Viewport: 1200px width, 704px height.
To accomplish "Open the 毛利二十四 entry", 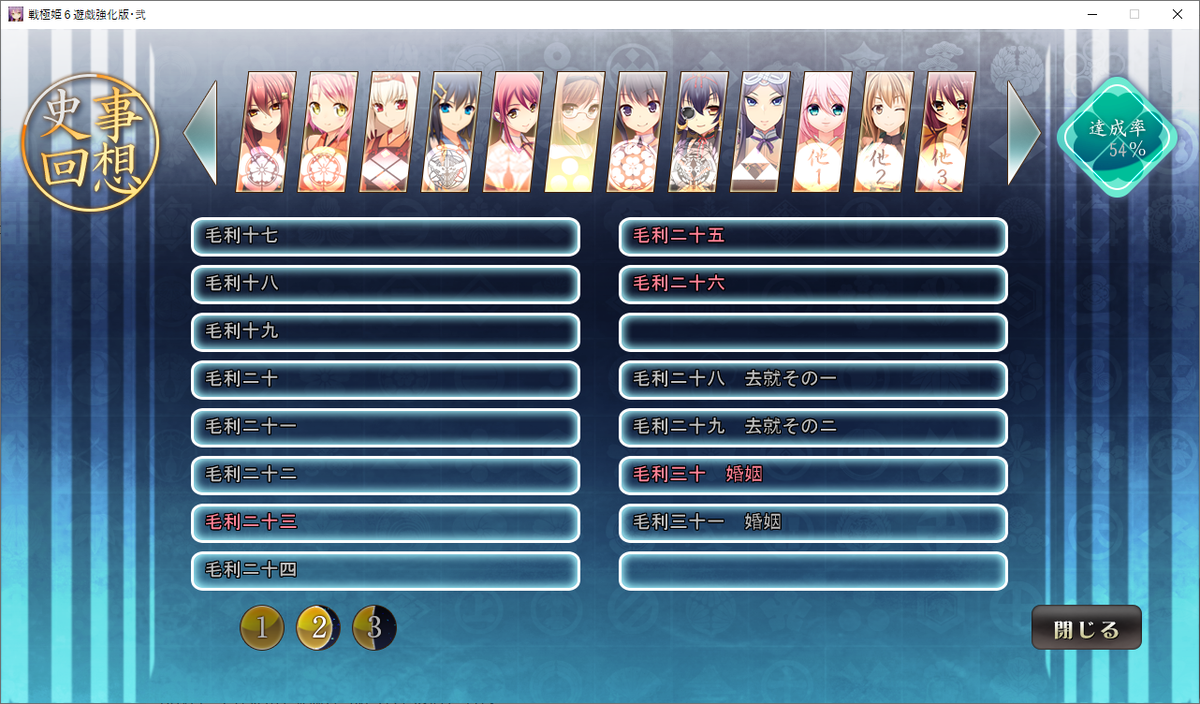I will (x=385, y=571).
